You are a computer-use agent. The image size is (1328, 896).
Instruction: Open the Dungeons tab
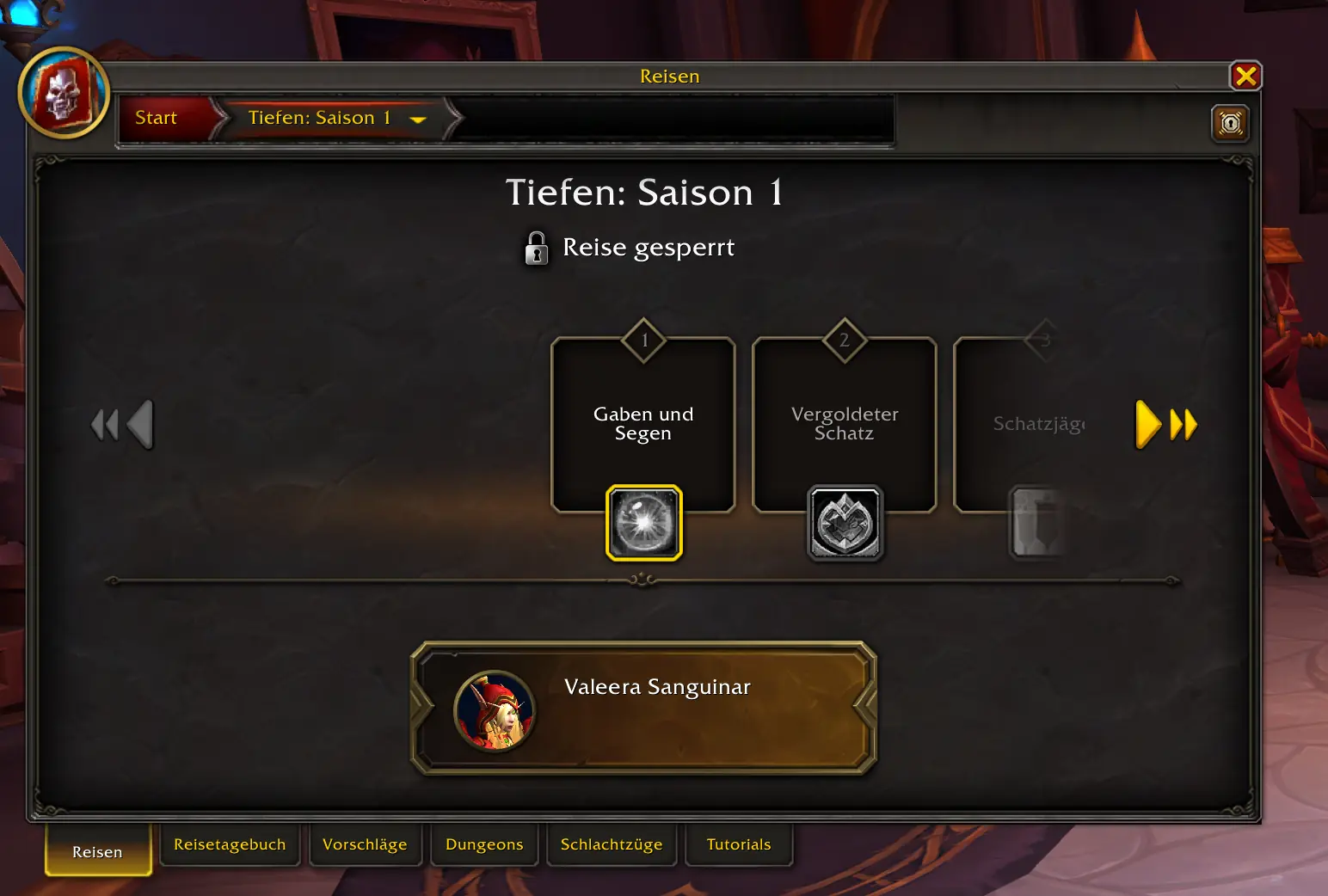click(484, 844)
